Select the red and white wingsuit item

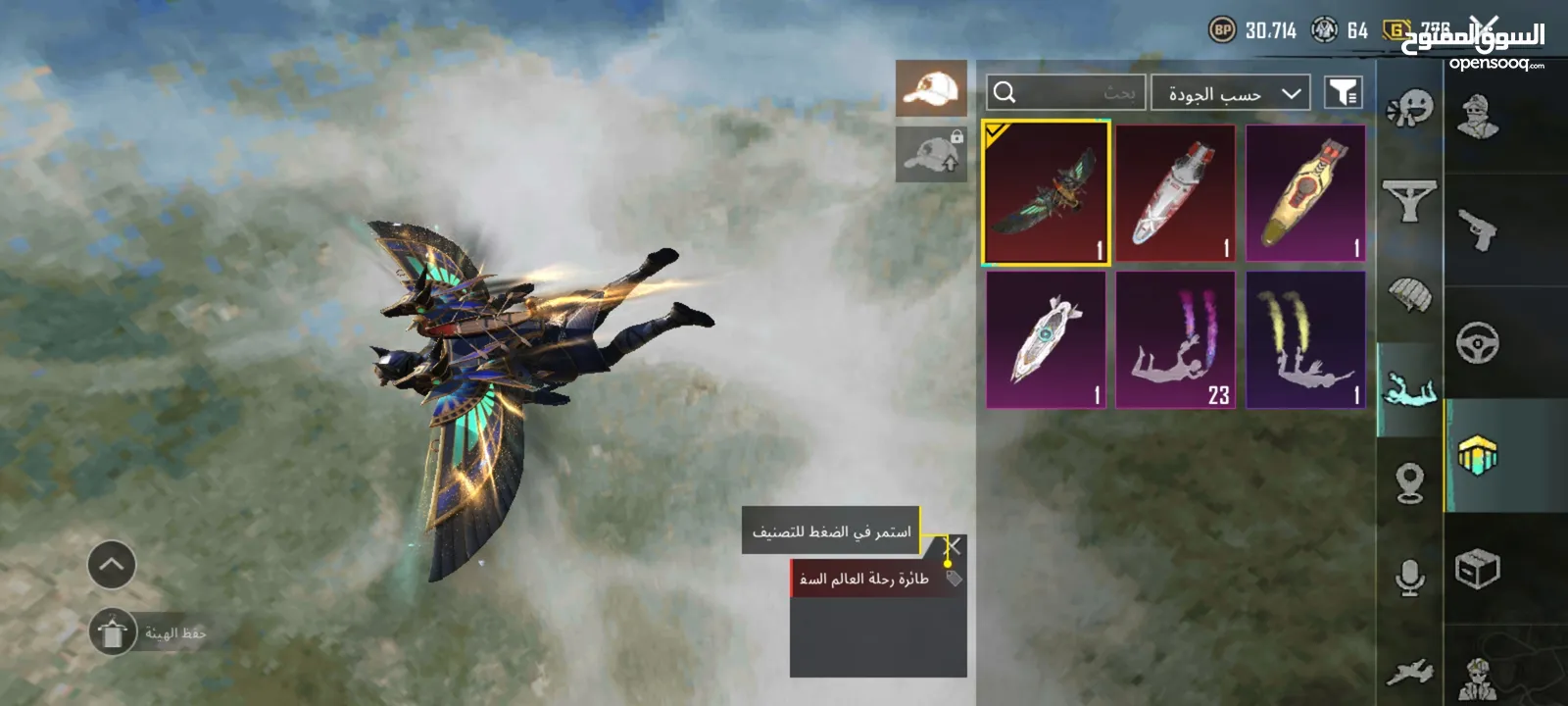coord(1175,193)
